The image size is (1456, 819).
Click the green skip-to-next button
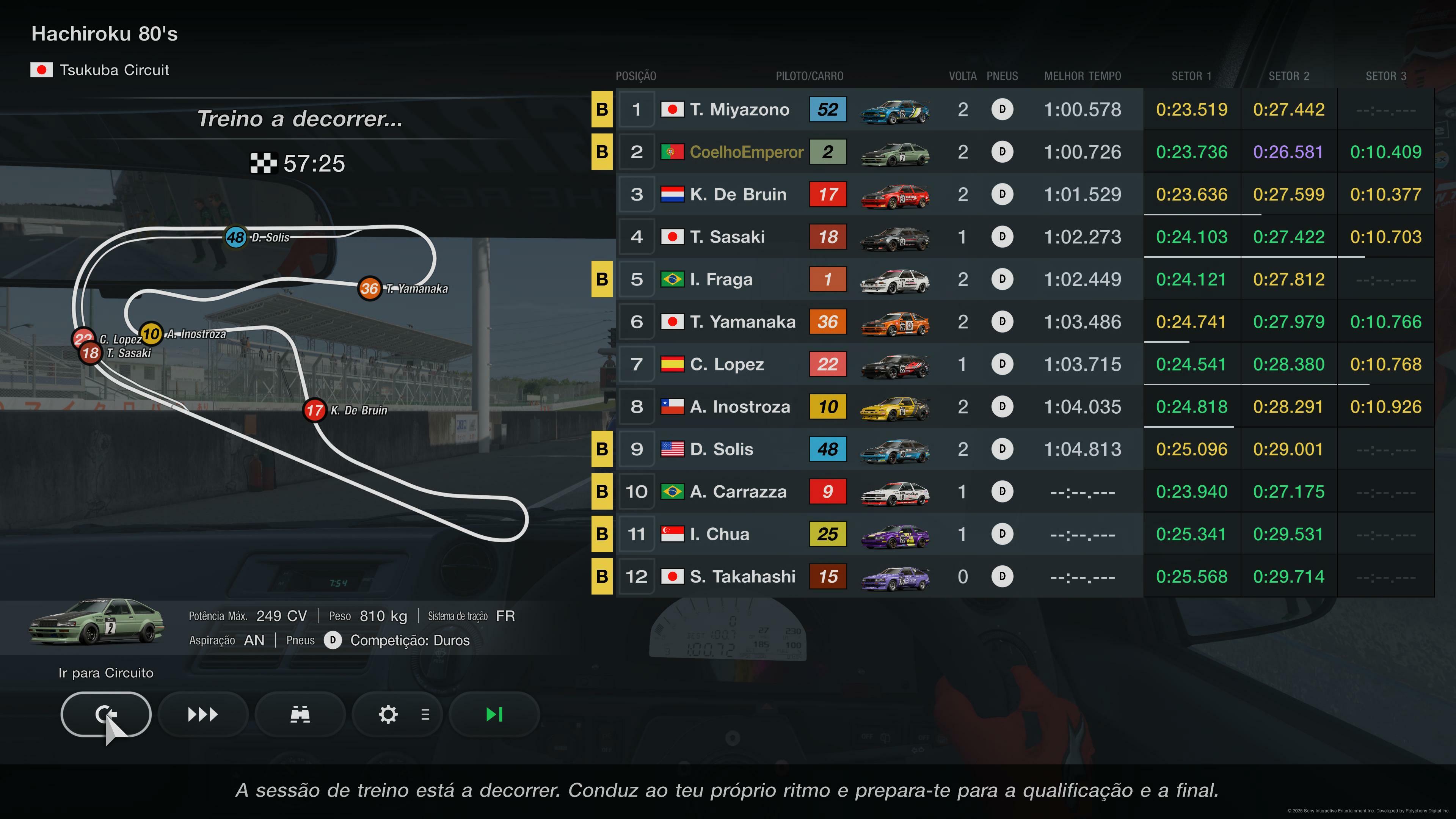point(494,714)
